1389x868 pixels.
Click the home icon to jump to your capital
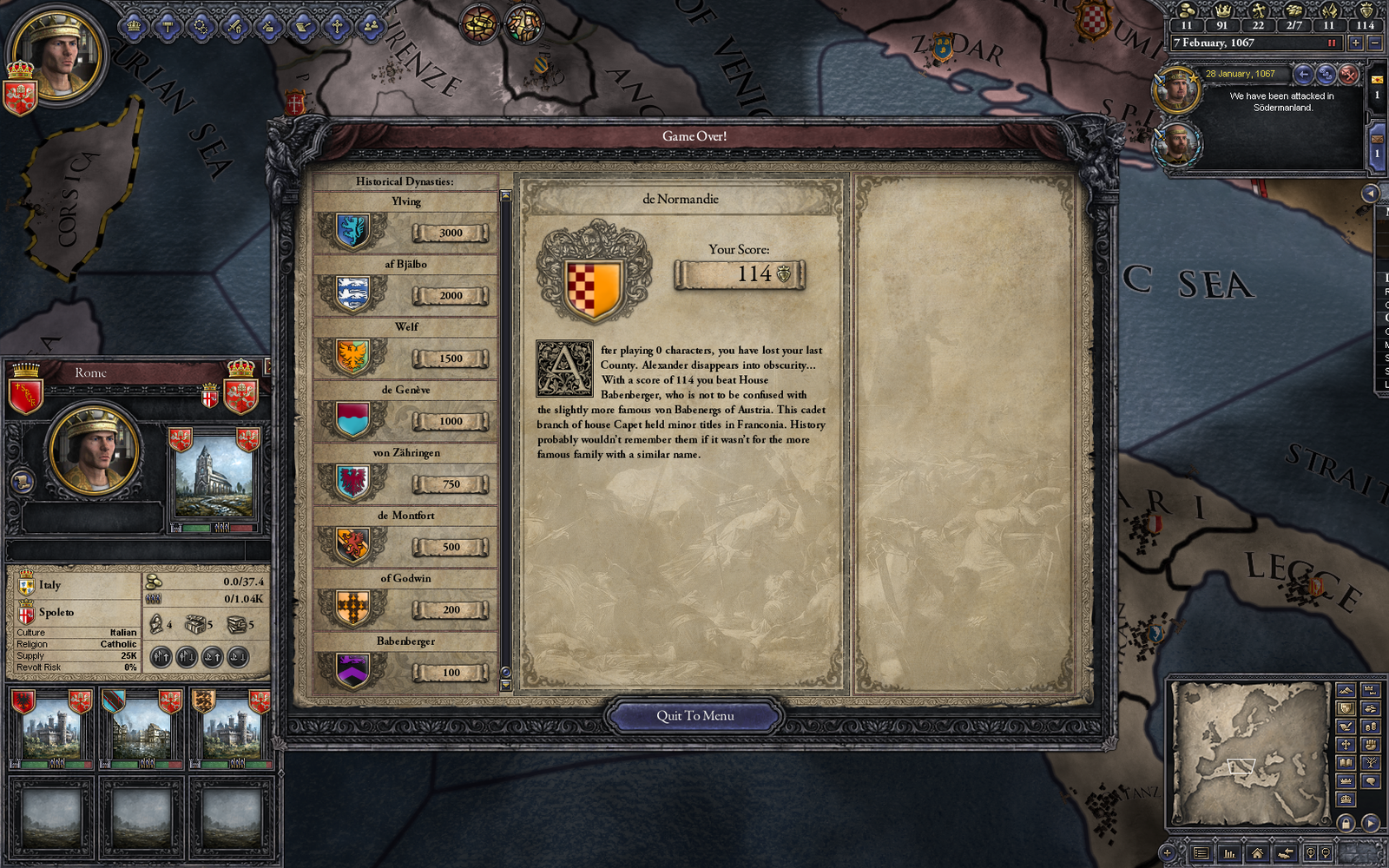(x=1257, y=854)
